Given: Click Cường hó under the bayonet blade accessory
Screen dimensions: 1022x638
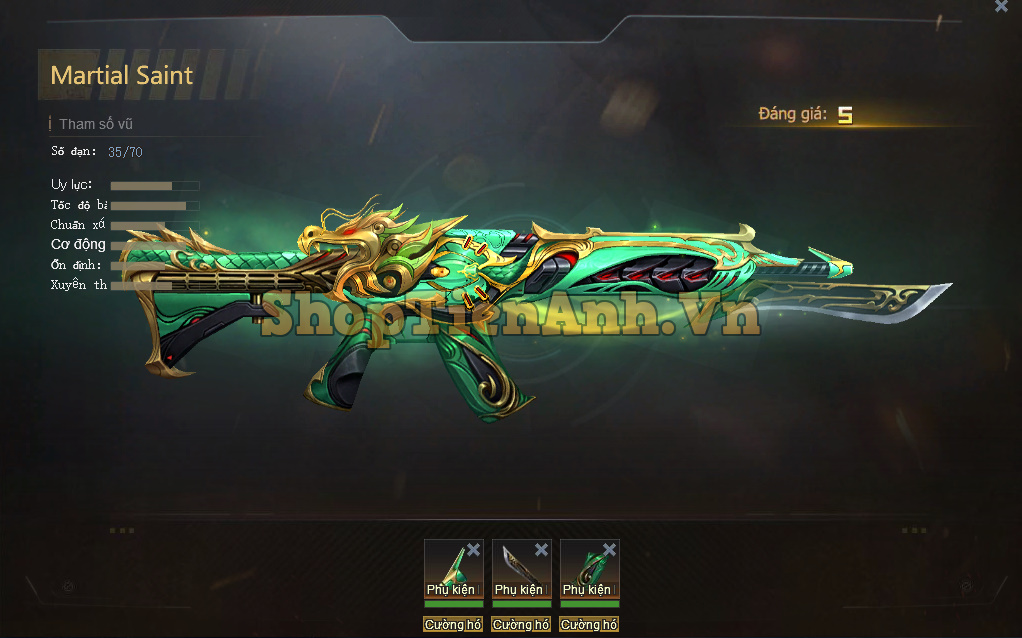Looking at the screenshot, I should [521, 625].
